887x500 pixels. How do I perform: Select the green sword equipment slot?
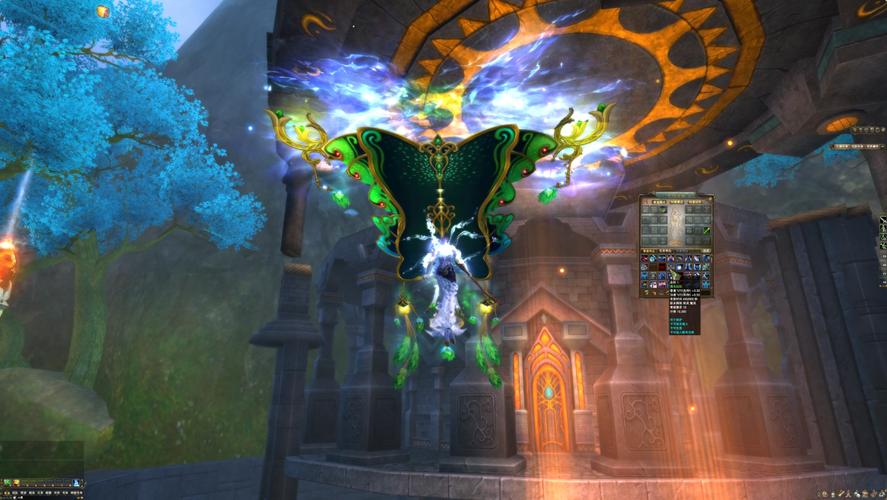tap(705, 232)
